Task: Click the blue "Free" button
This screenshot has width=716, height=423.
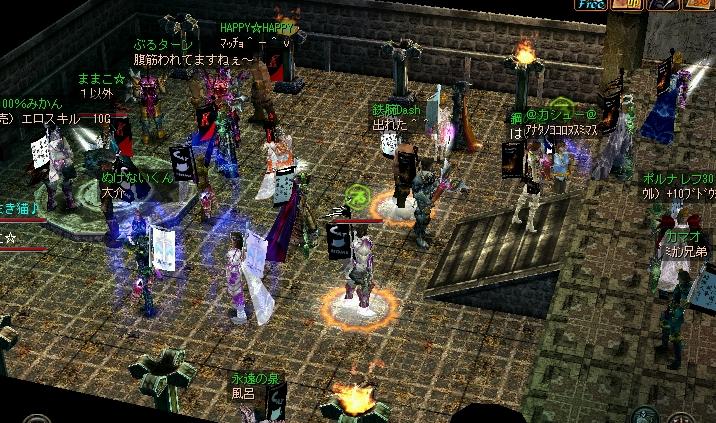Action: (591, 4)
